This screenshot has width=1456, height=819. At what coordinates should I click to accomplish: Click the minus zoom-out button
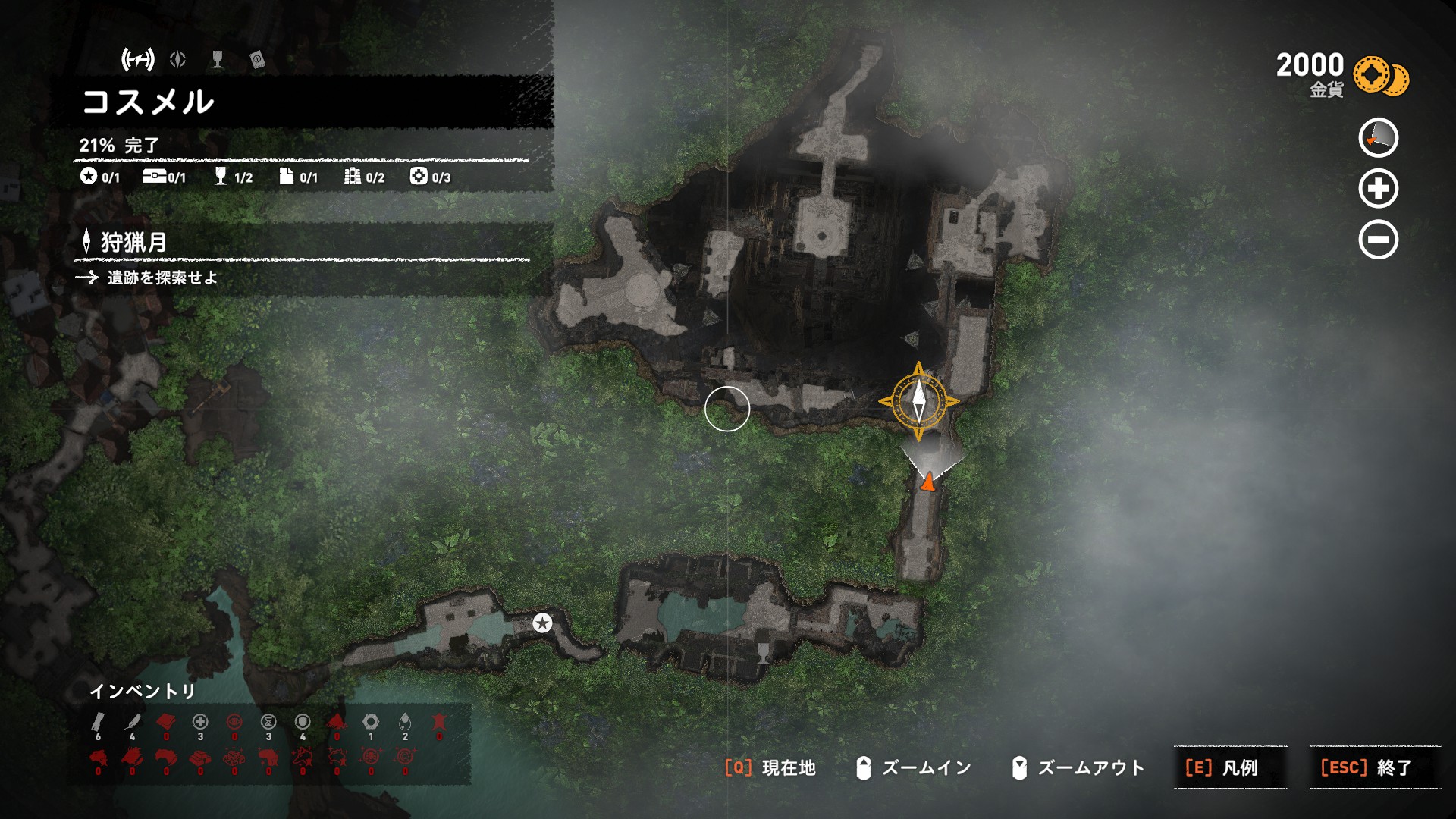click(1378, 240)
